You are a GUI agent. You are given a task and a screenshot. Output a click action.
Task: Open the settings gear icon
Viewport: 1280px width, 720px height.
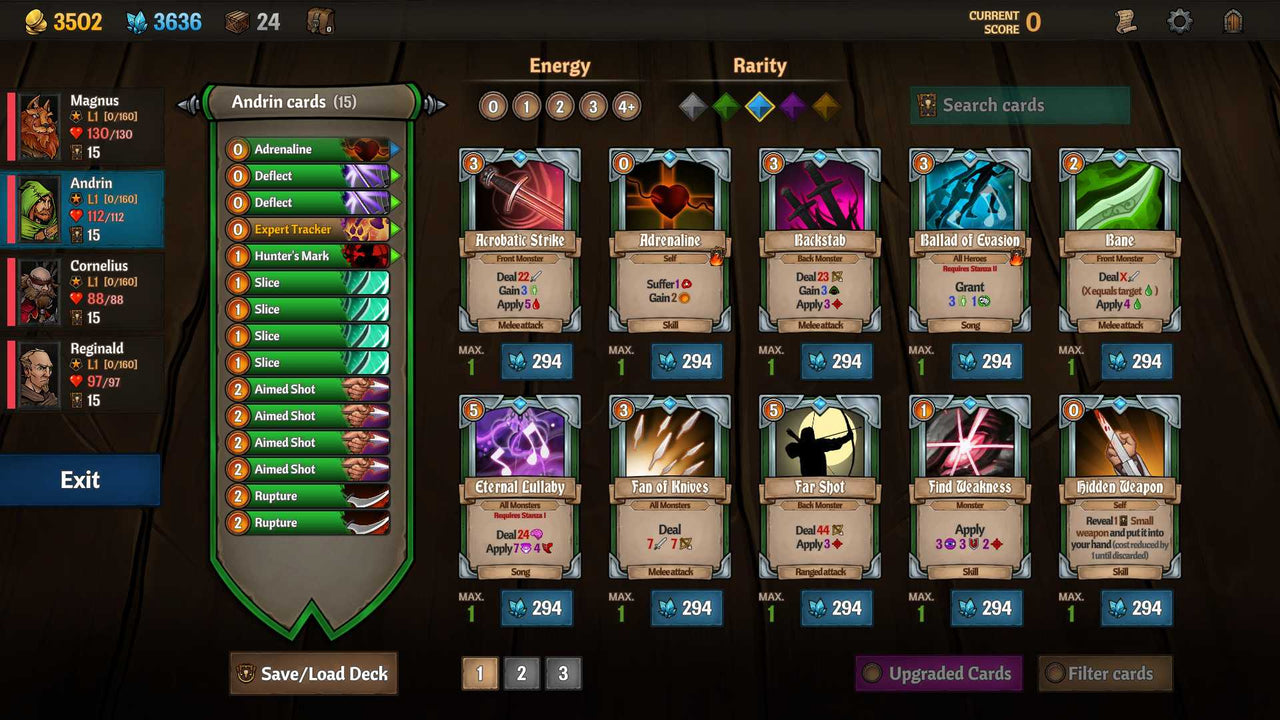[x=1180, y=19]
